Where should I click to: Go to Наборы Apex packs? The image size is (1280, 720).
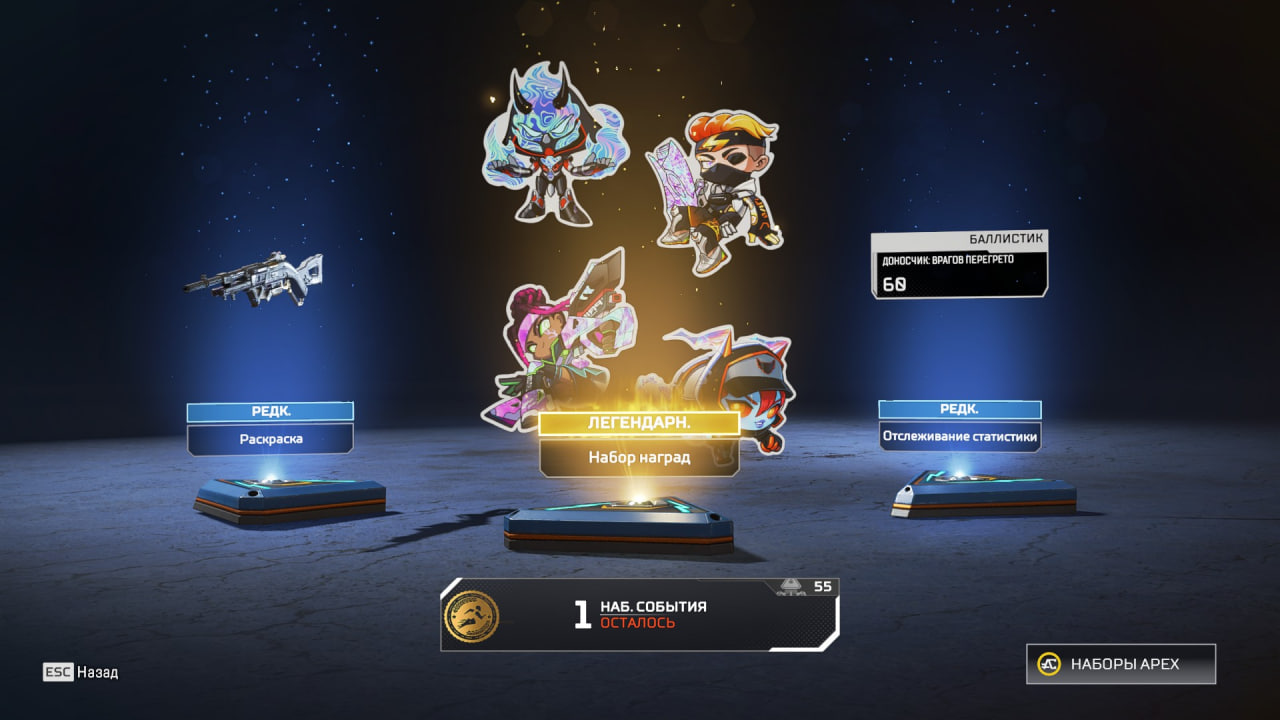click(1121, 664)
